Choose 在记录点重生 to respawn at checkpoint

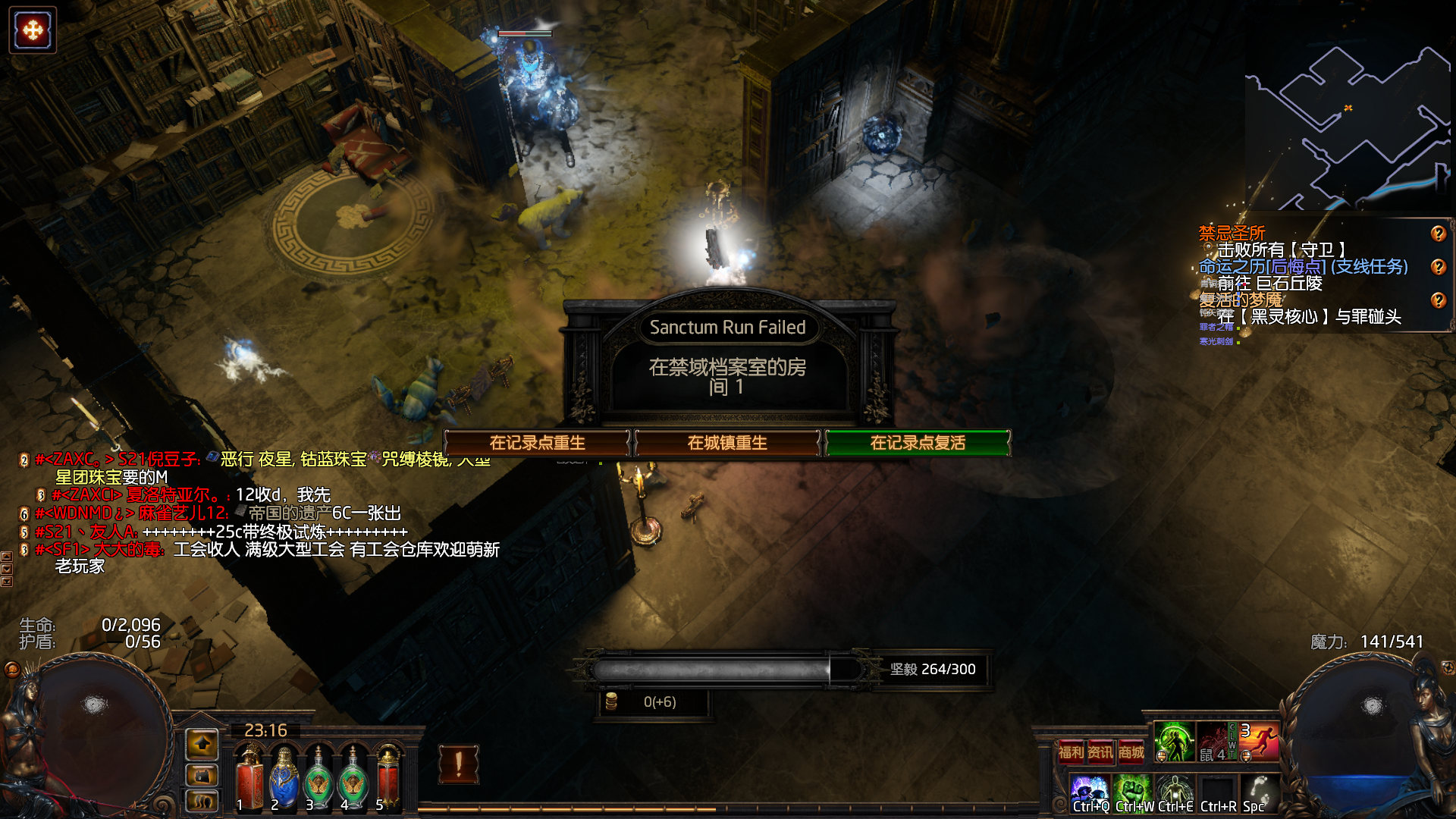coord(537,443)
